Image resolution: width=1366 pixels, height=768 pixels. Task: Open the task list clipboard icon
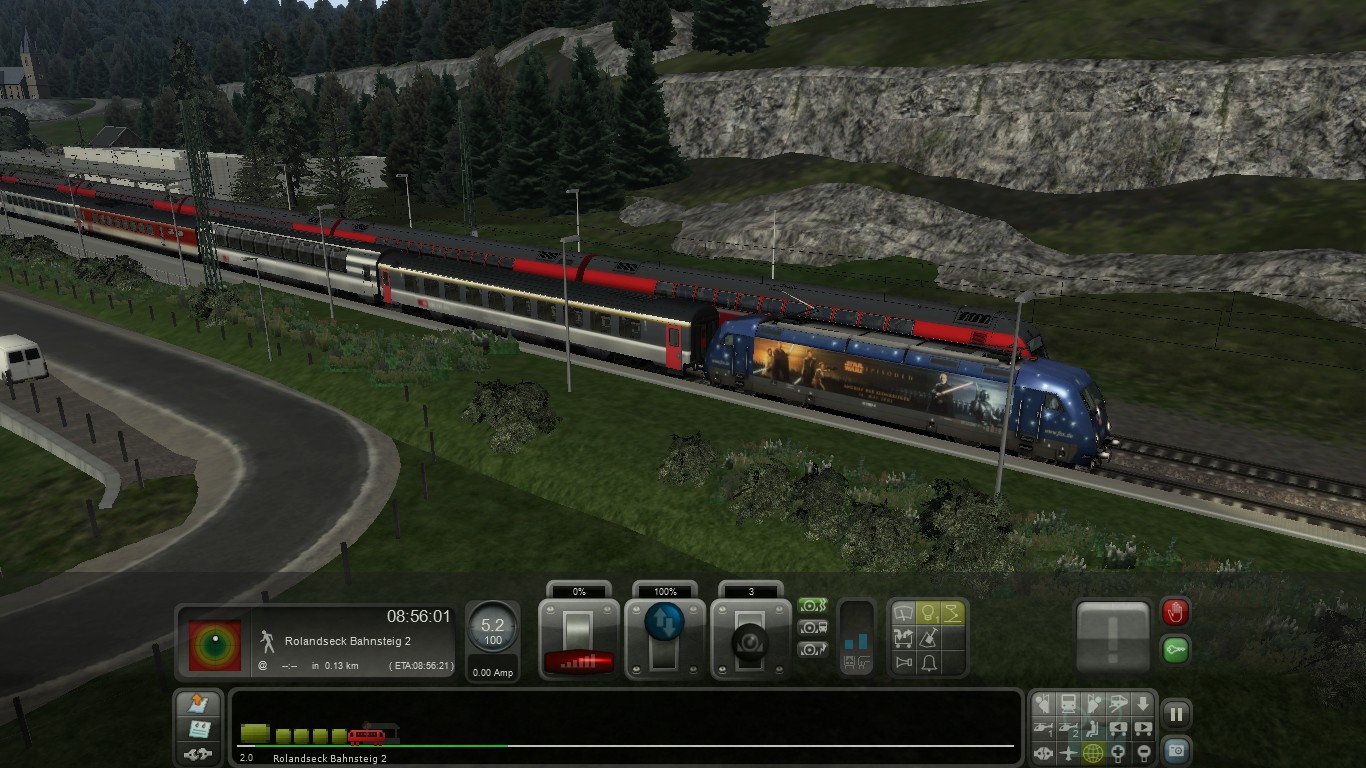click(x=198, y=728)
